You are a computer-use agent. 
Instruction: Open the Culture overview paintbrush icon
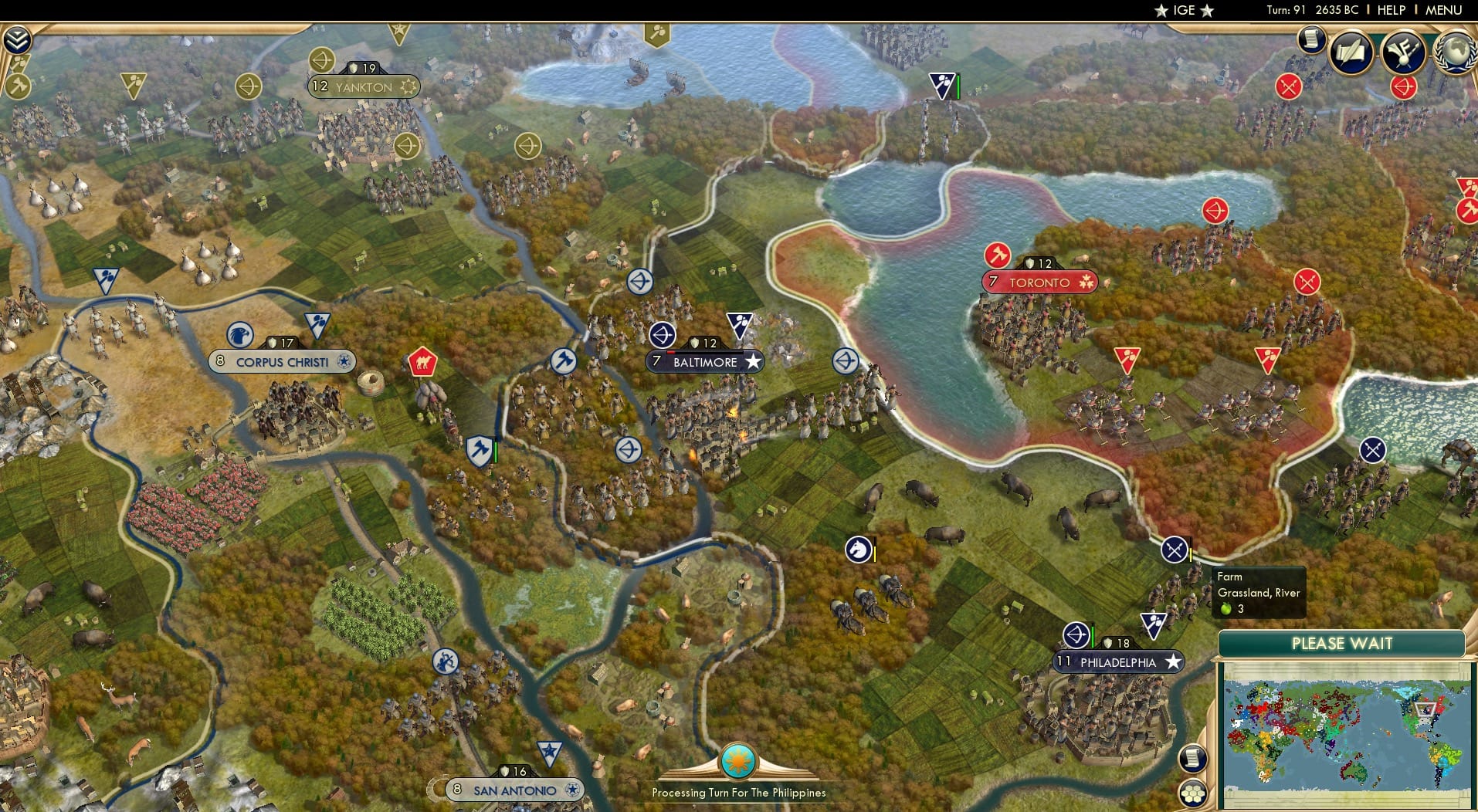point(1405,52)
